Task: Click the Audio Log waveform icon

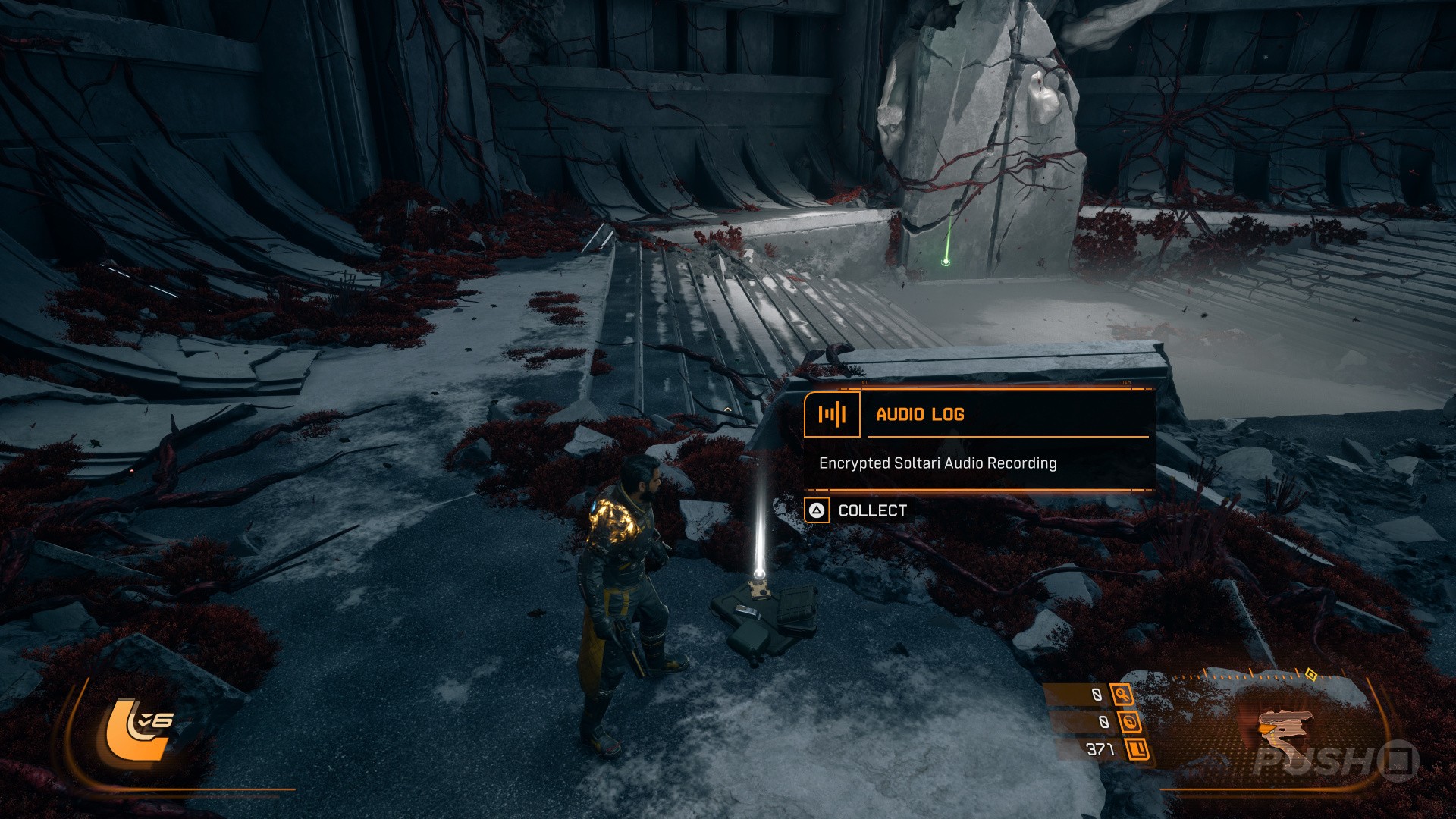Action: (x=832, y=414)
